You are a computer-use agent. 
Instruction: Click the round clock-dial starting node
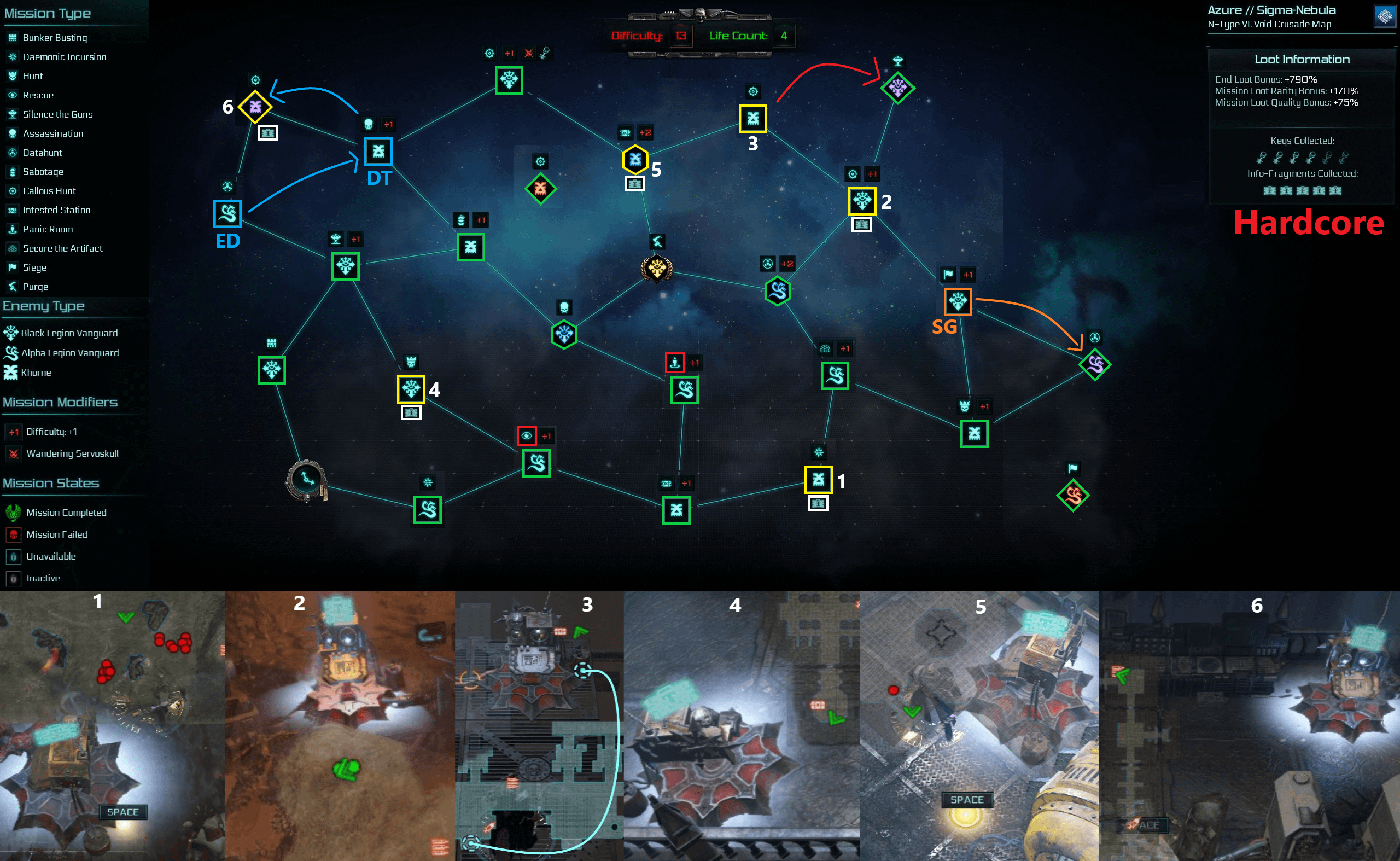[x=307, y=480]
